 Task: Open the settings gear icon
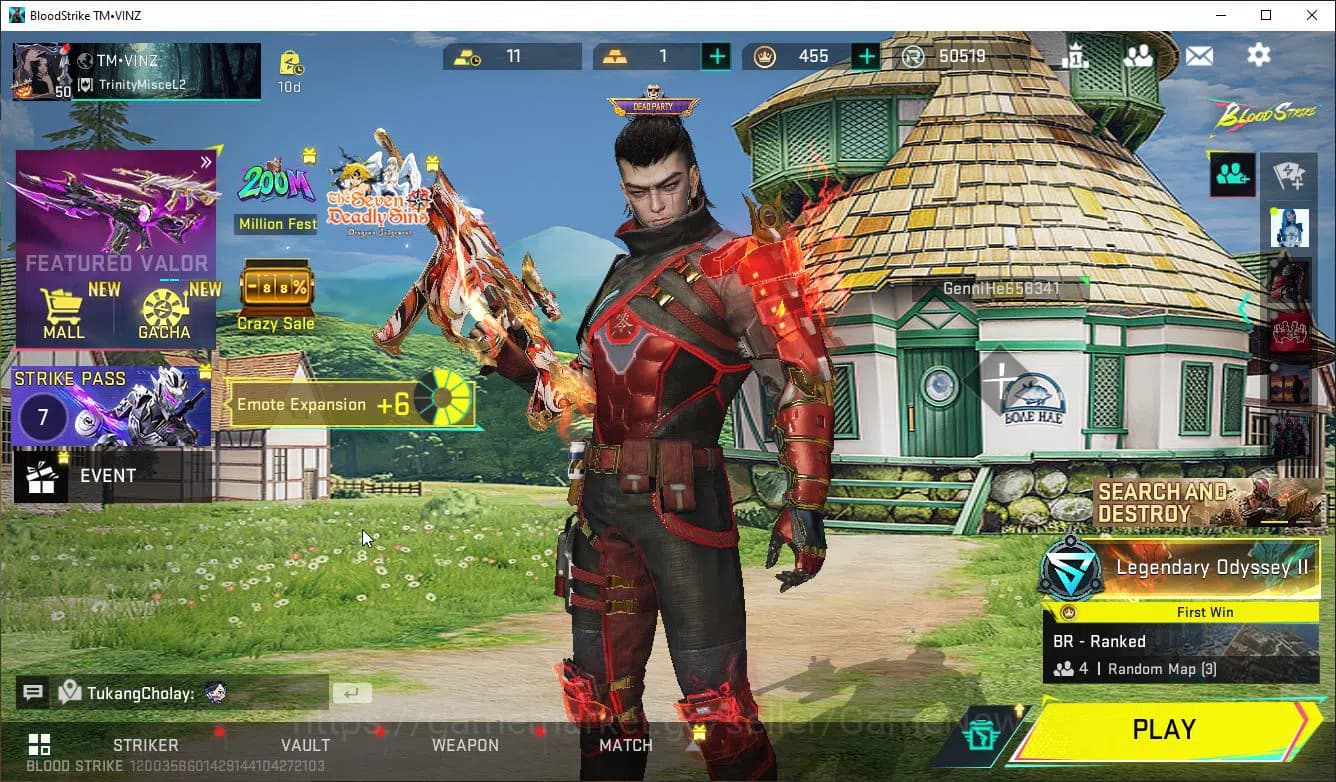(x=1258, y=55)
